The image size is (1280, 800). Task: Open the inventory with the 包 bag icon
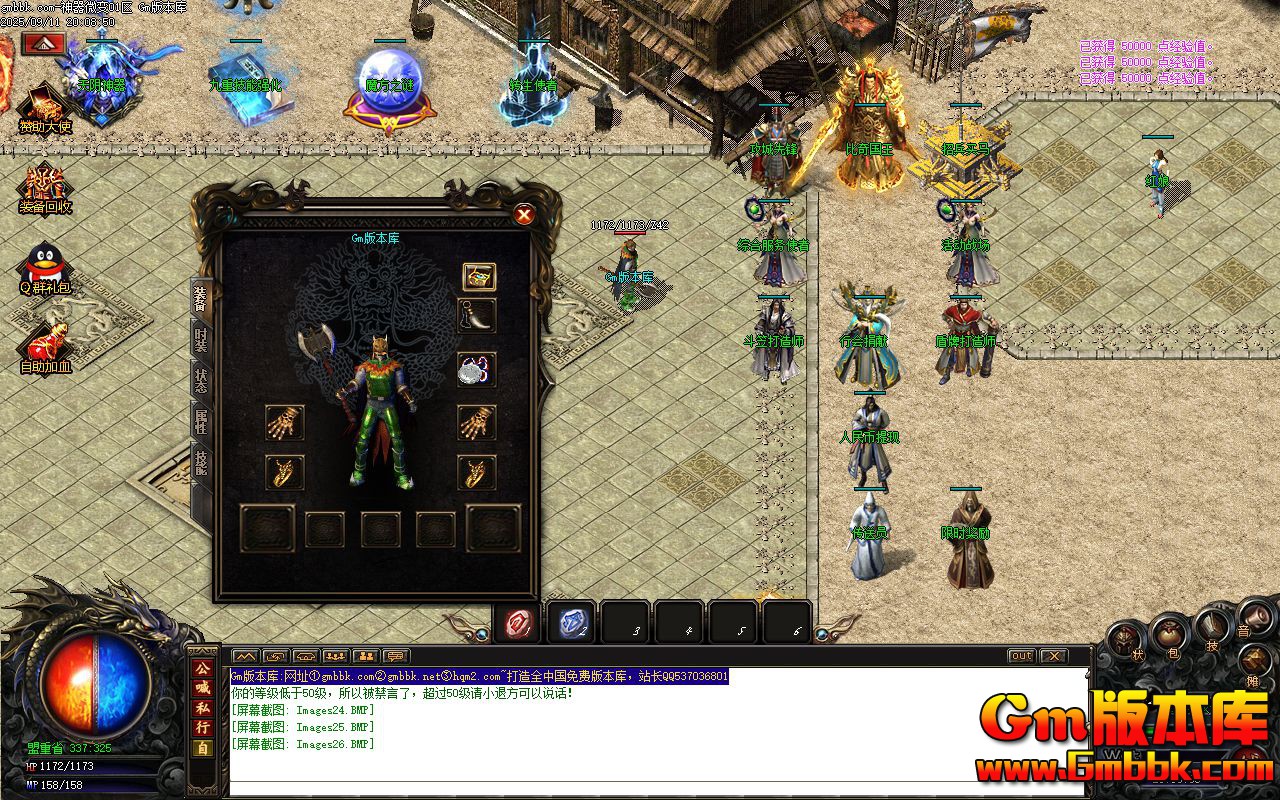click(1170, 633)
